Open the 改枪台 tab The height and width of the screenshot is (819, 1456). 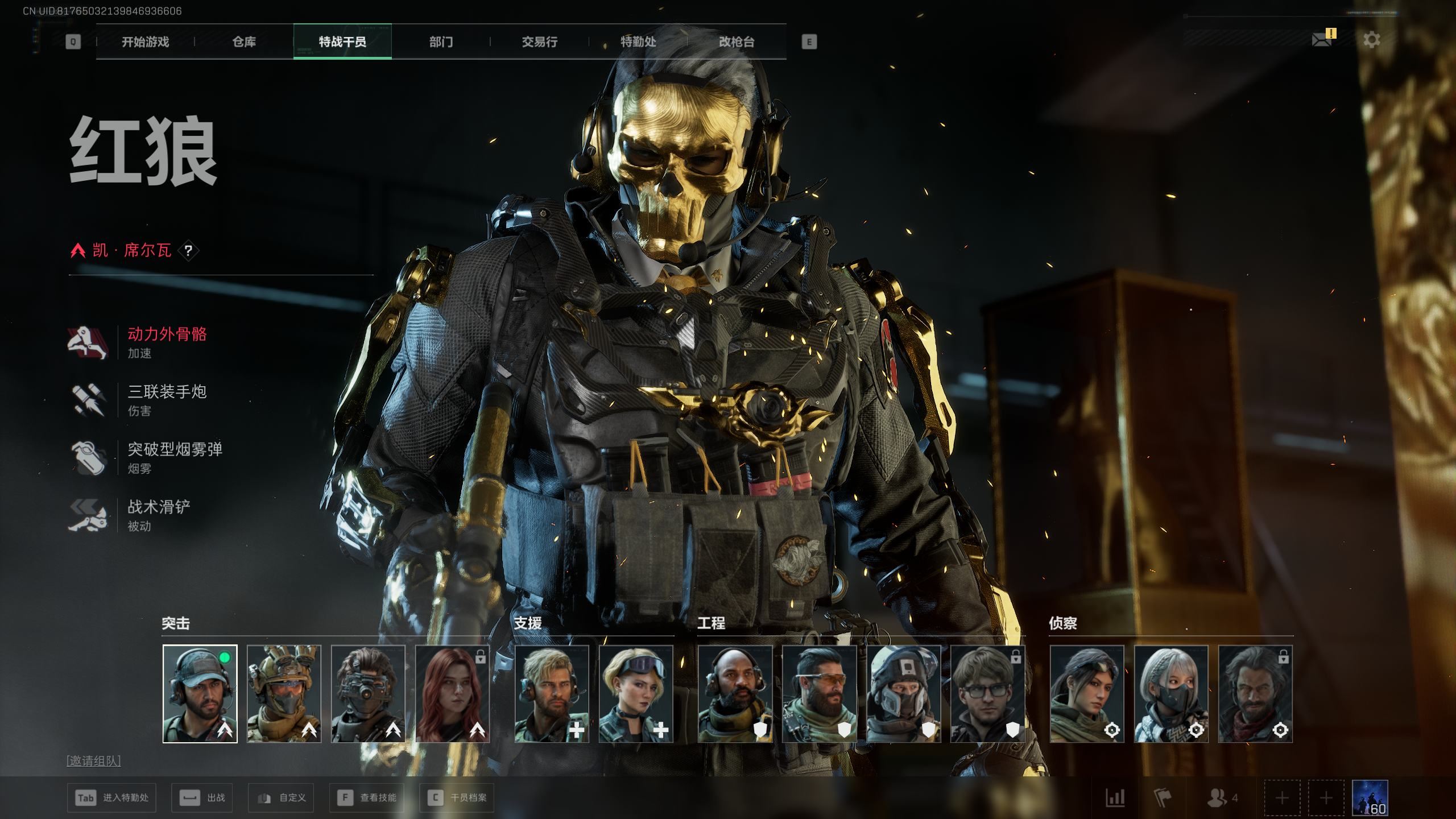point(737,42)
